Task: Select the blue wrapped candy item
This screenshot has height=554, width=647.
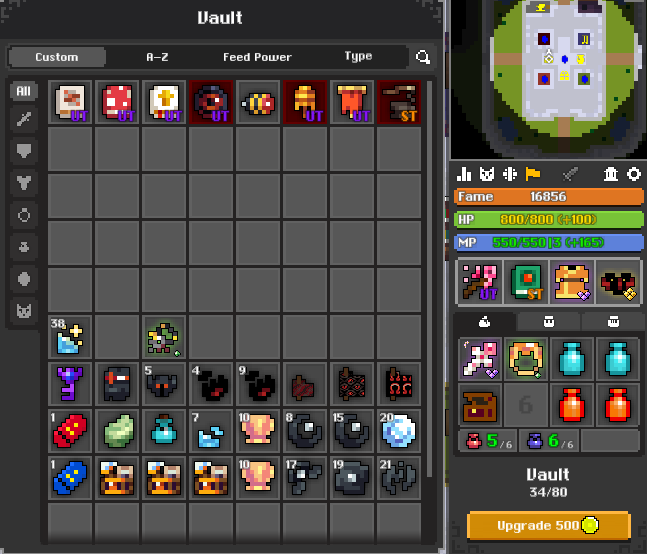Action: click(x=71, y=477)
